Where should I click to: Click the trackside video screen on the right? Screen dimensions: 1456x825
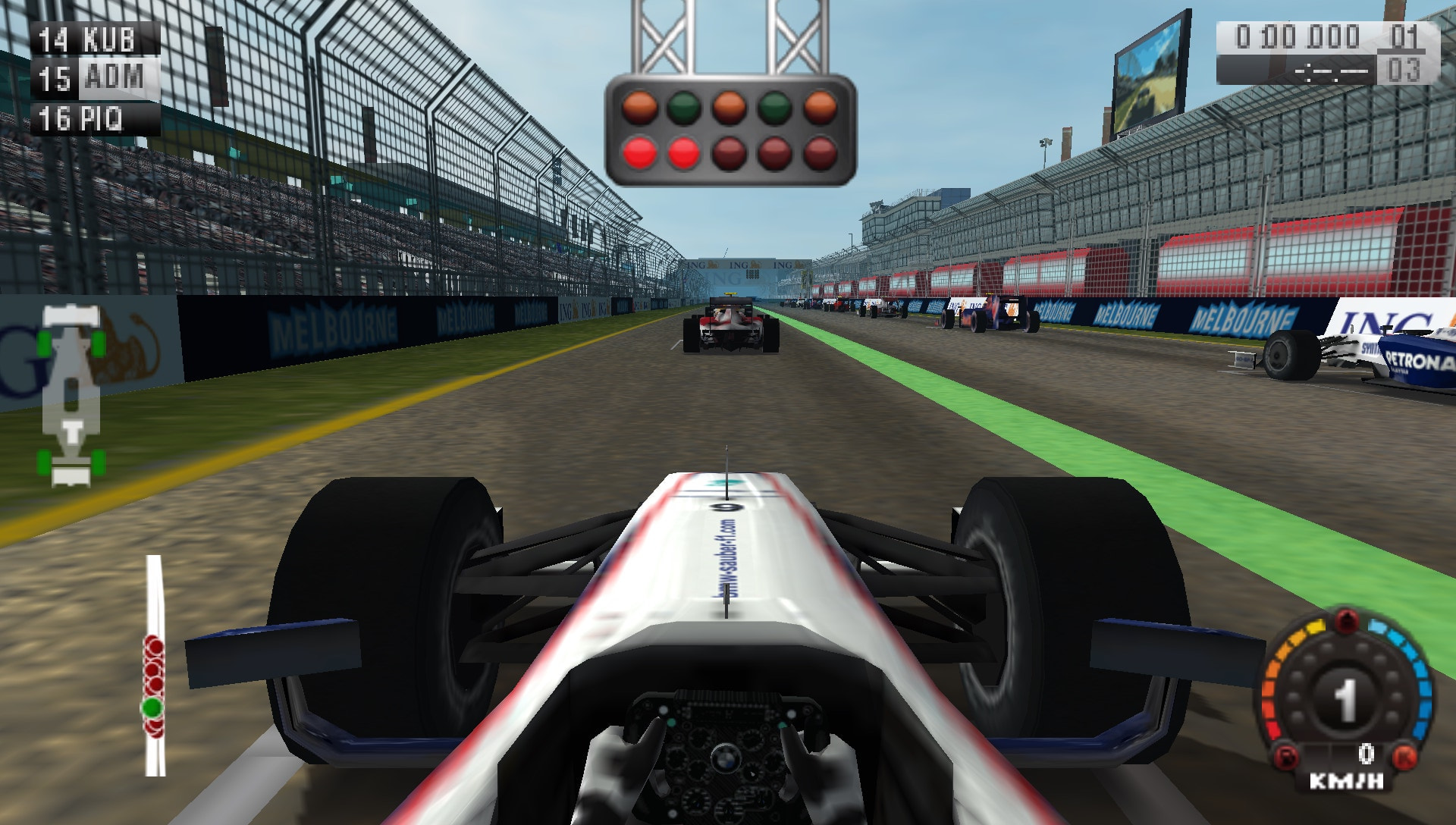pos(1147,76)
